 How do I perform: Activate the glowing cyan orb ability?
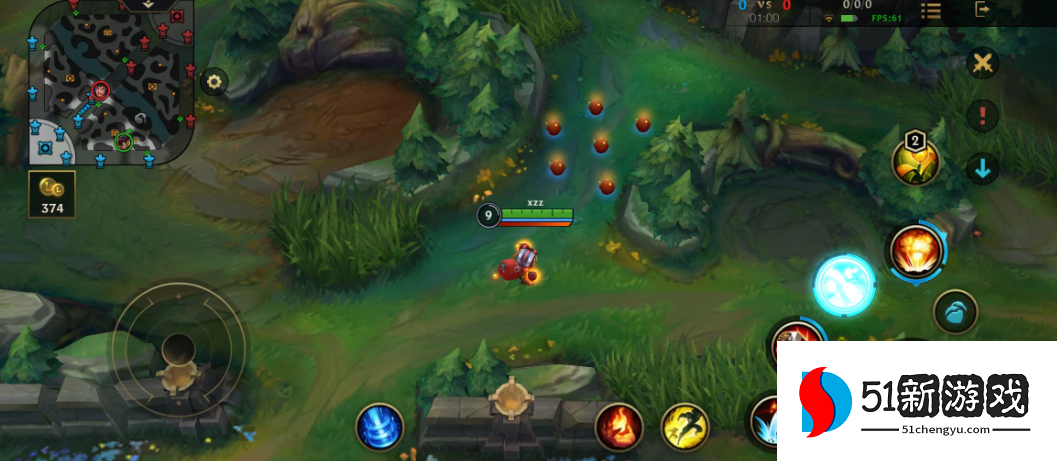844,285
